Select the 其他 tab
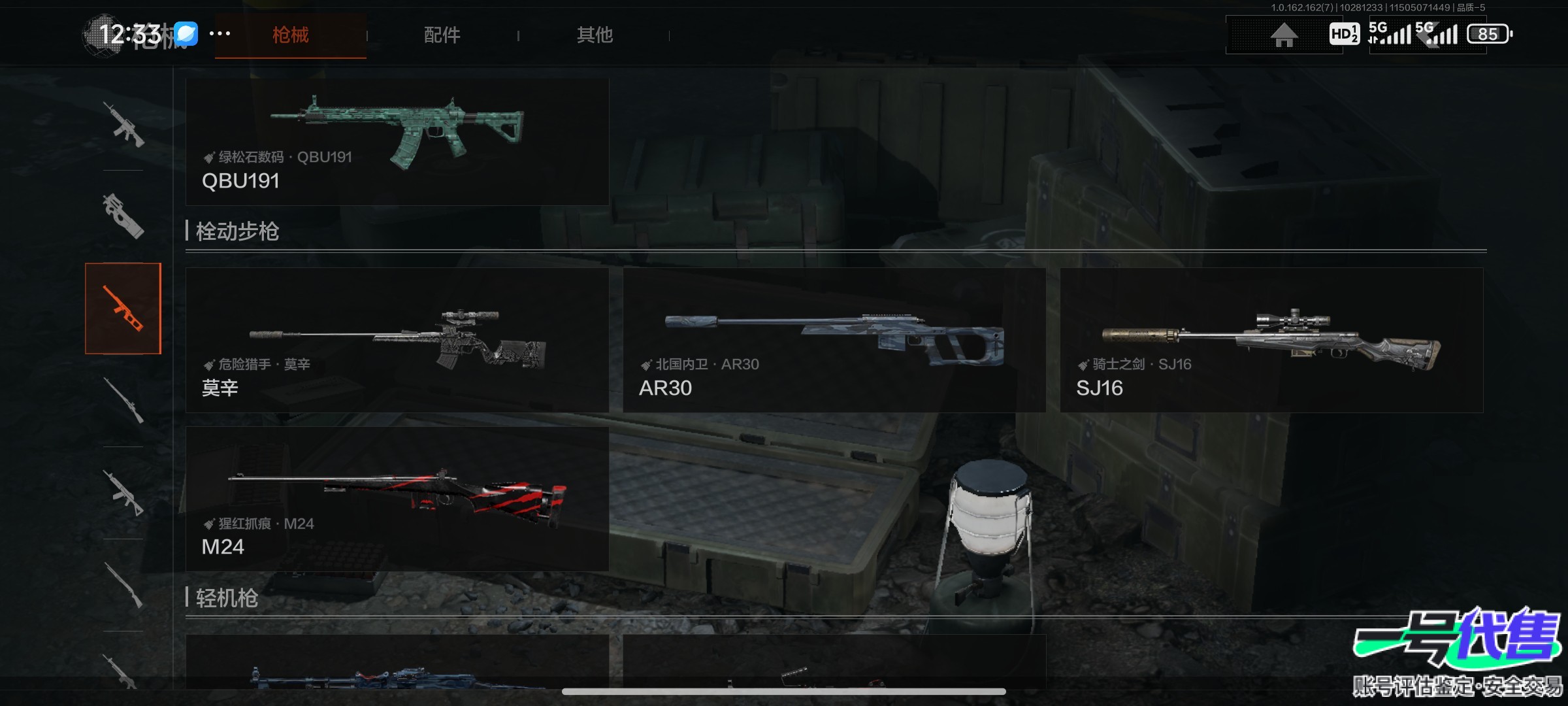 coord(595,35)
